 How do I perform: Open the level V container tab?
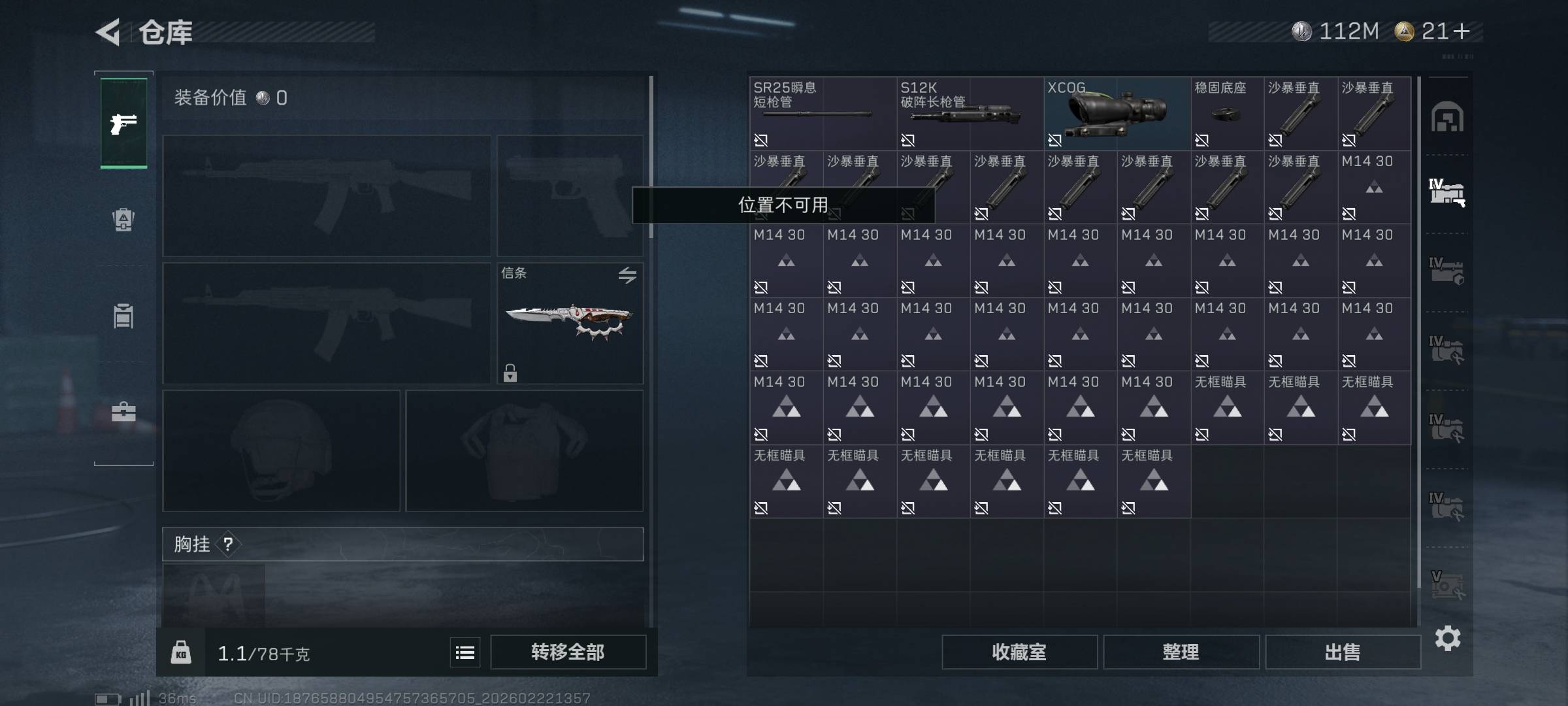pos(1447,585)
